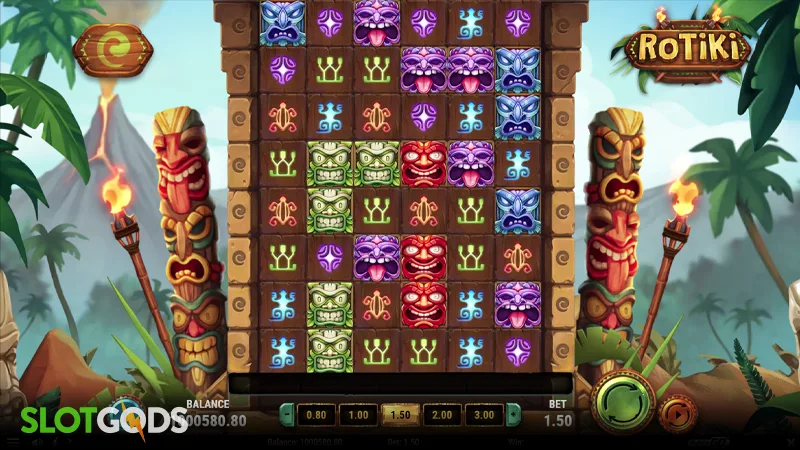The width and height of the screenshot is (800, 450).
Task: Pick the highlighted 1.50 bet option
Action: click(x=398, y=414)
